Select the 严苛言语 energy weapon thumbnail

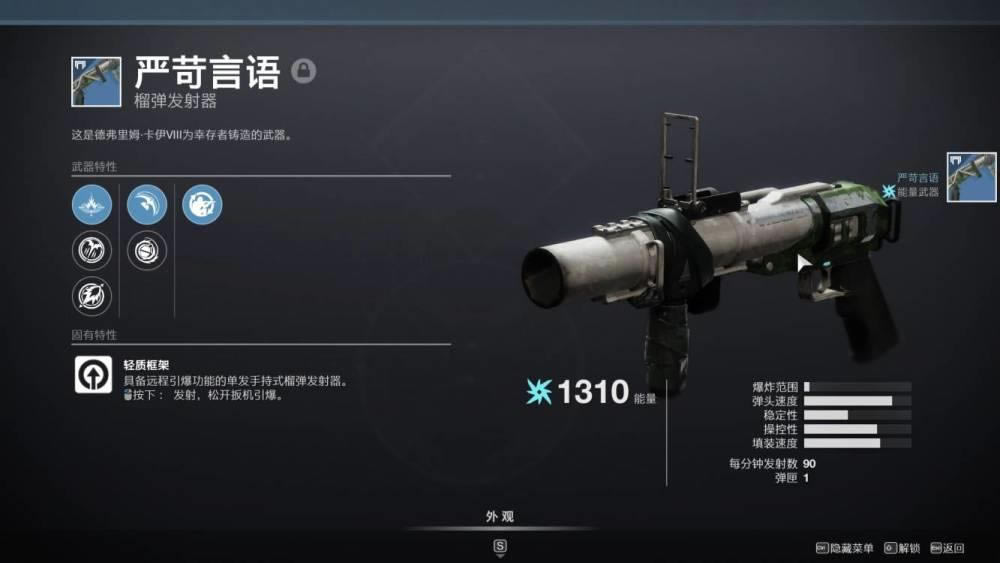coord(971,177)
